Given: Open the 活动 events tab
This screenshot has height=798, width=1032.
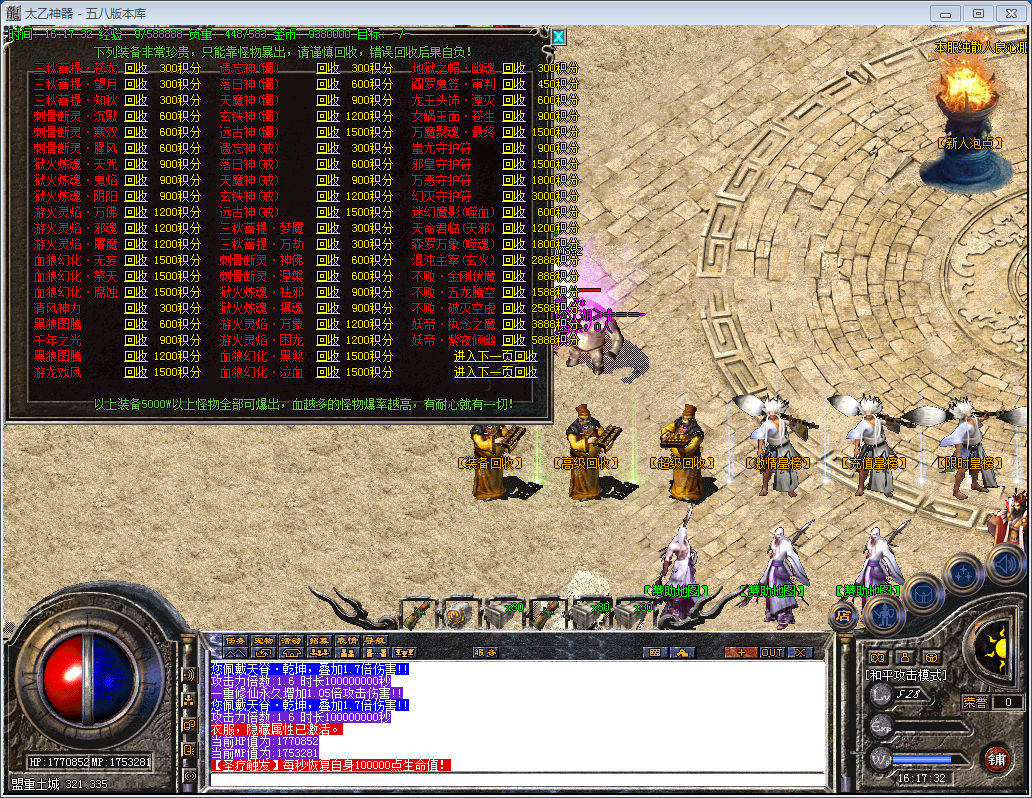Looking at the screenshot, I should point(291,641).
